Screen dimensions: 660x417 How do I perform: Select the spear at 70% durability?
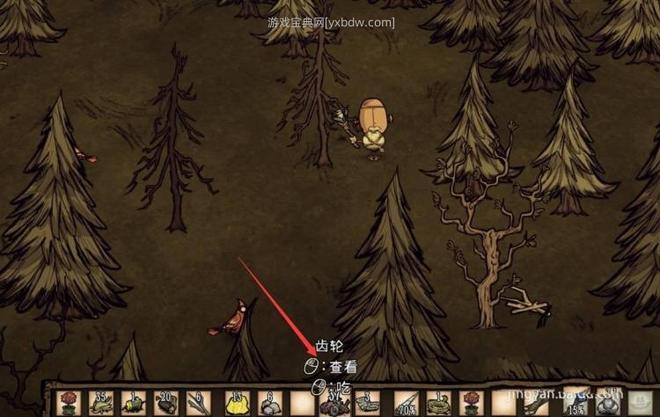pos(405,403)
